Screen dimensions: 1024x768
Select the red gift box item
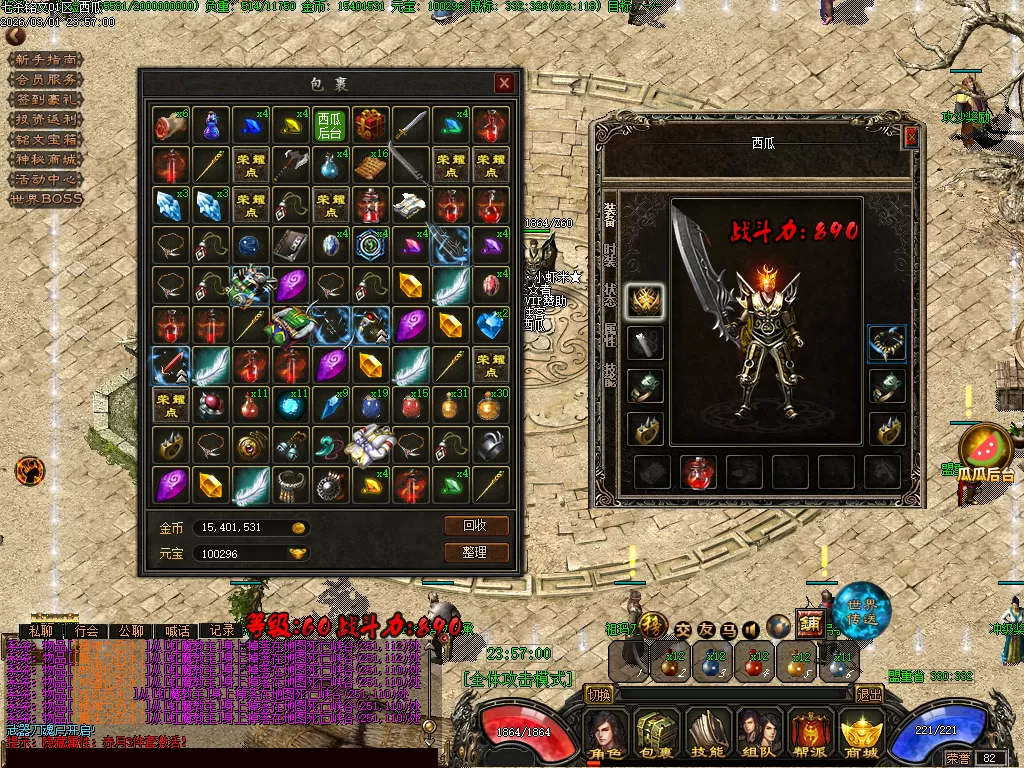pyautogui.click(x=371, y=125)
